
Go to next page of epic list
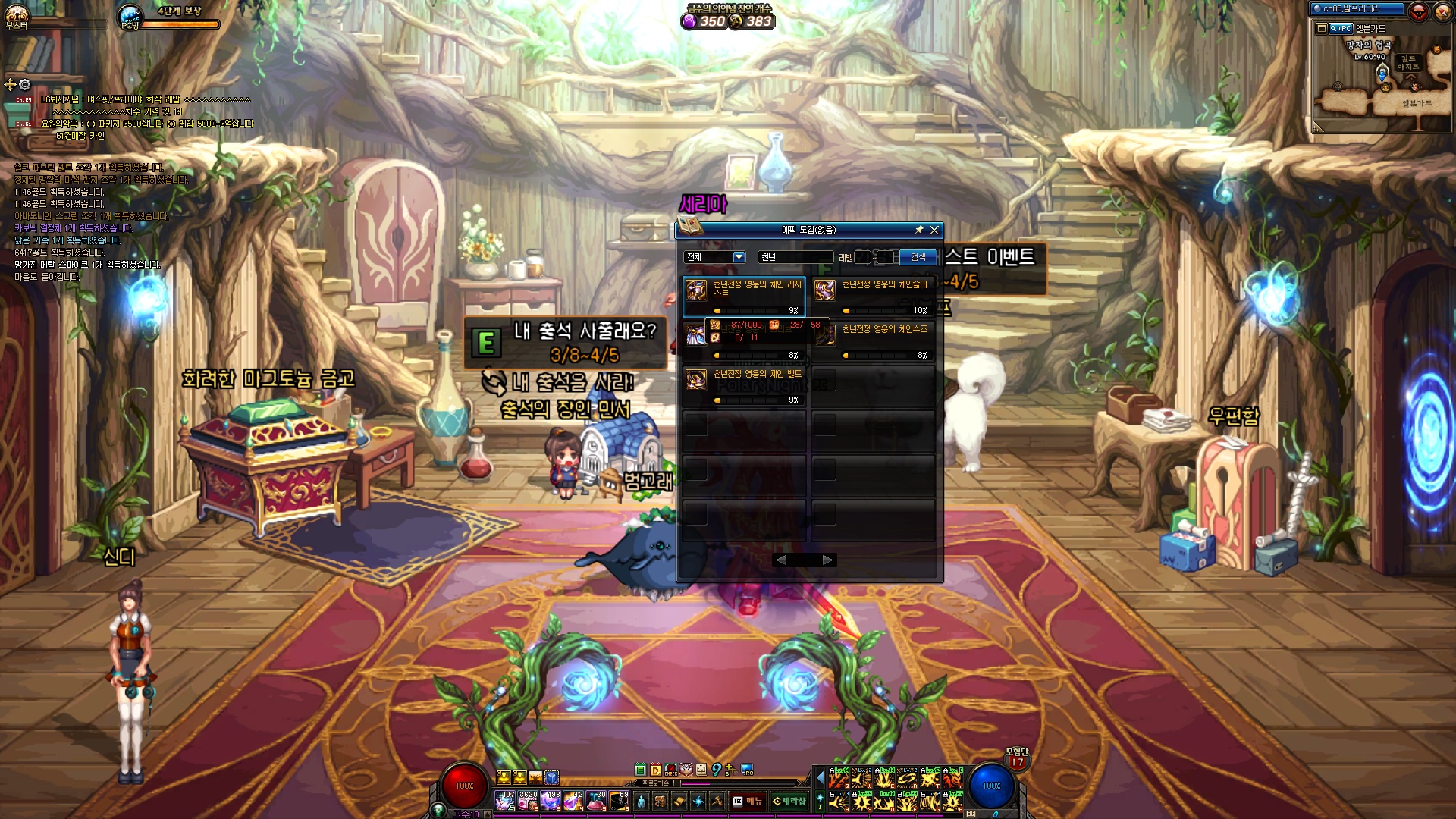point(827,560)
